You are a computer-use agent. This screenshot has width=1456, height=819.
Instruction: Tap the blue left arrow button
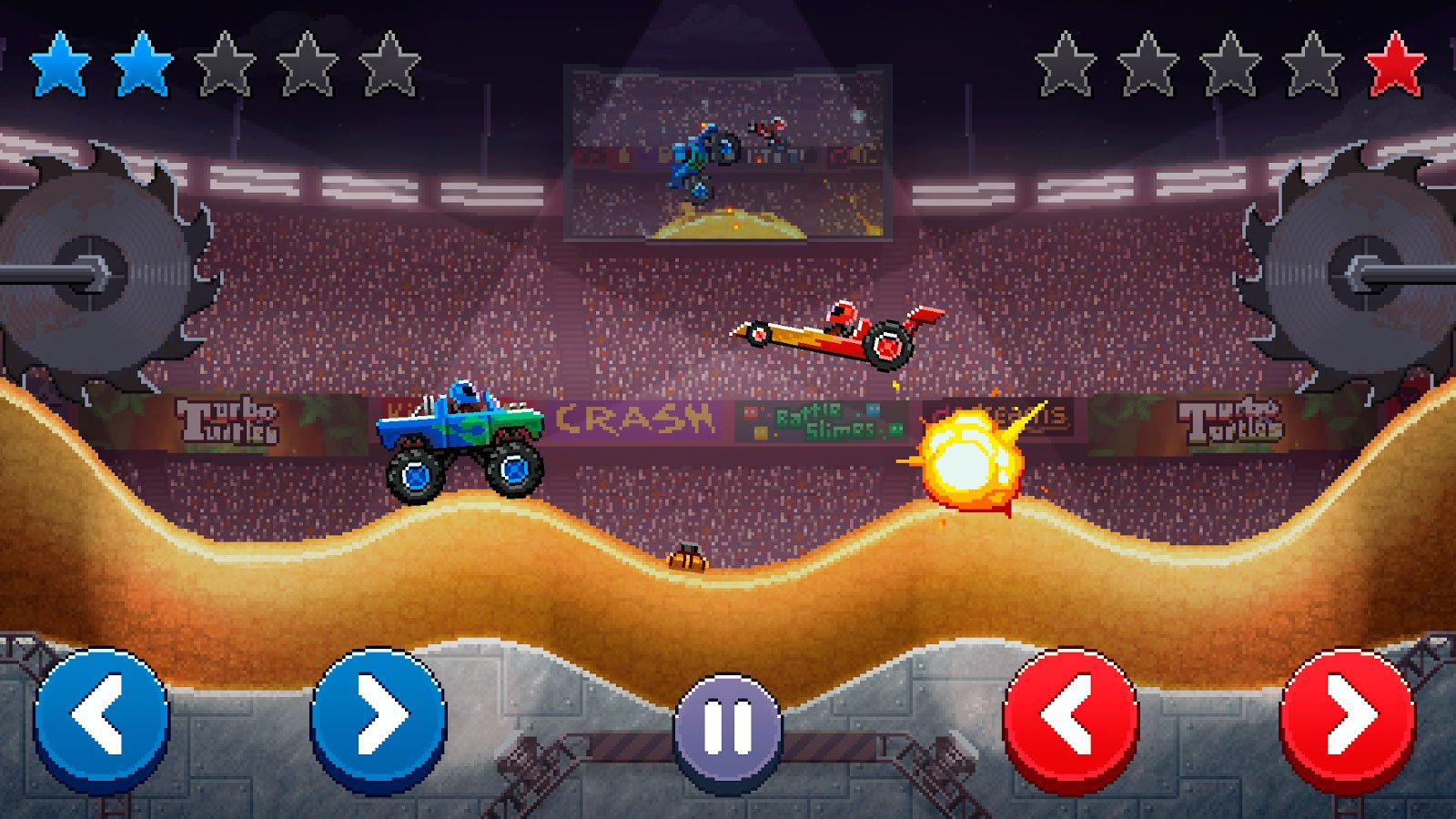102,717
